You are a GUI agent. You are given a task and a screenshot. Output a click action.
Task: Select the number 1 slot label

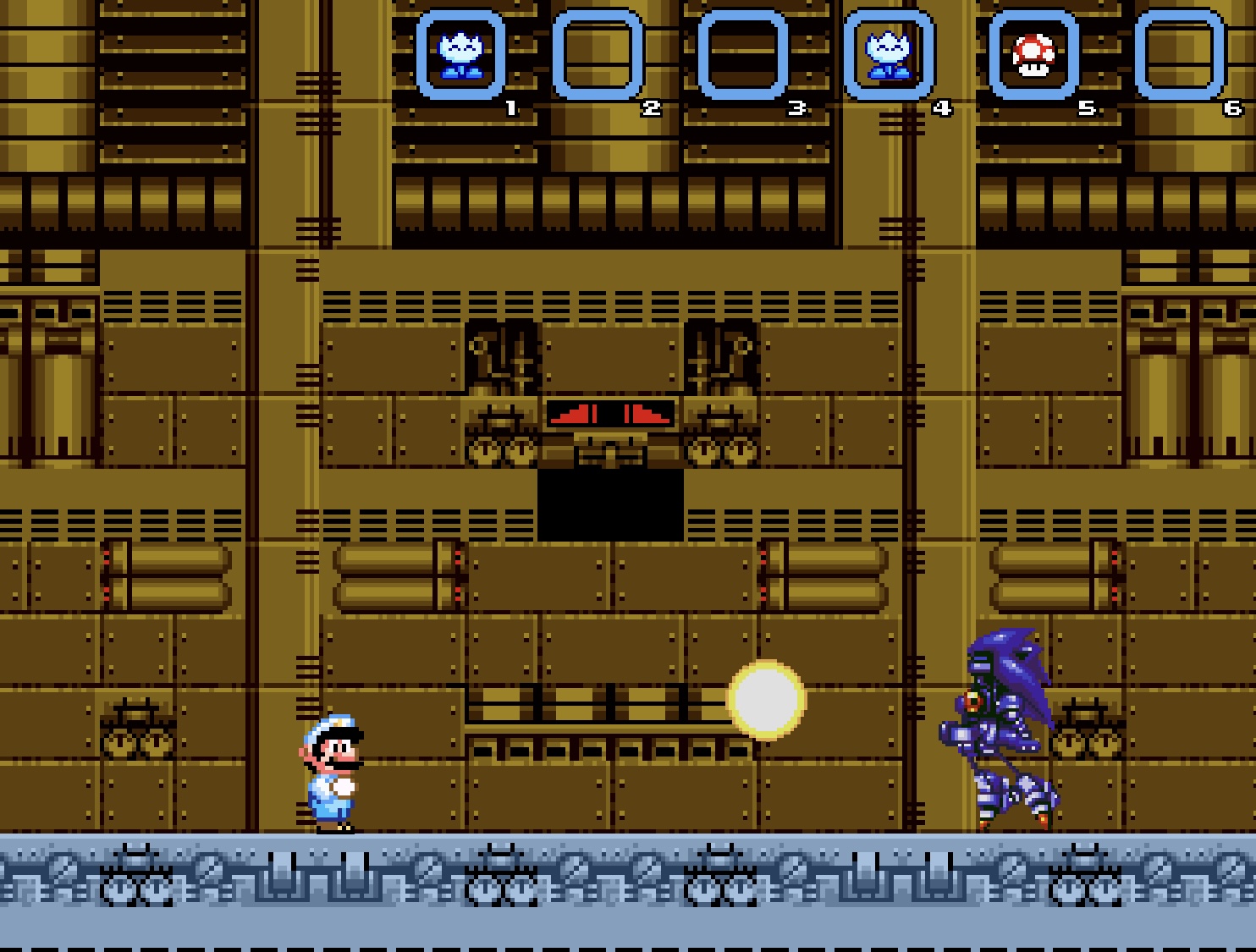(x=510, y=107)
